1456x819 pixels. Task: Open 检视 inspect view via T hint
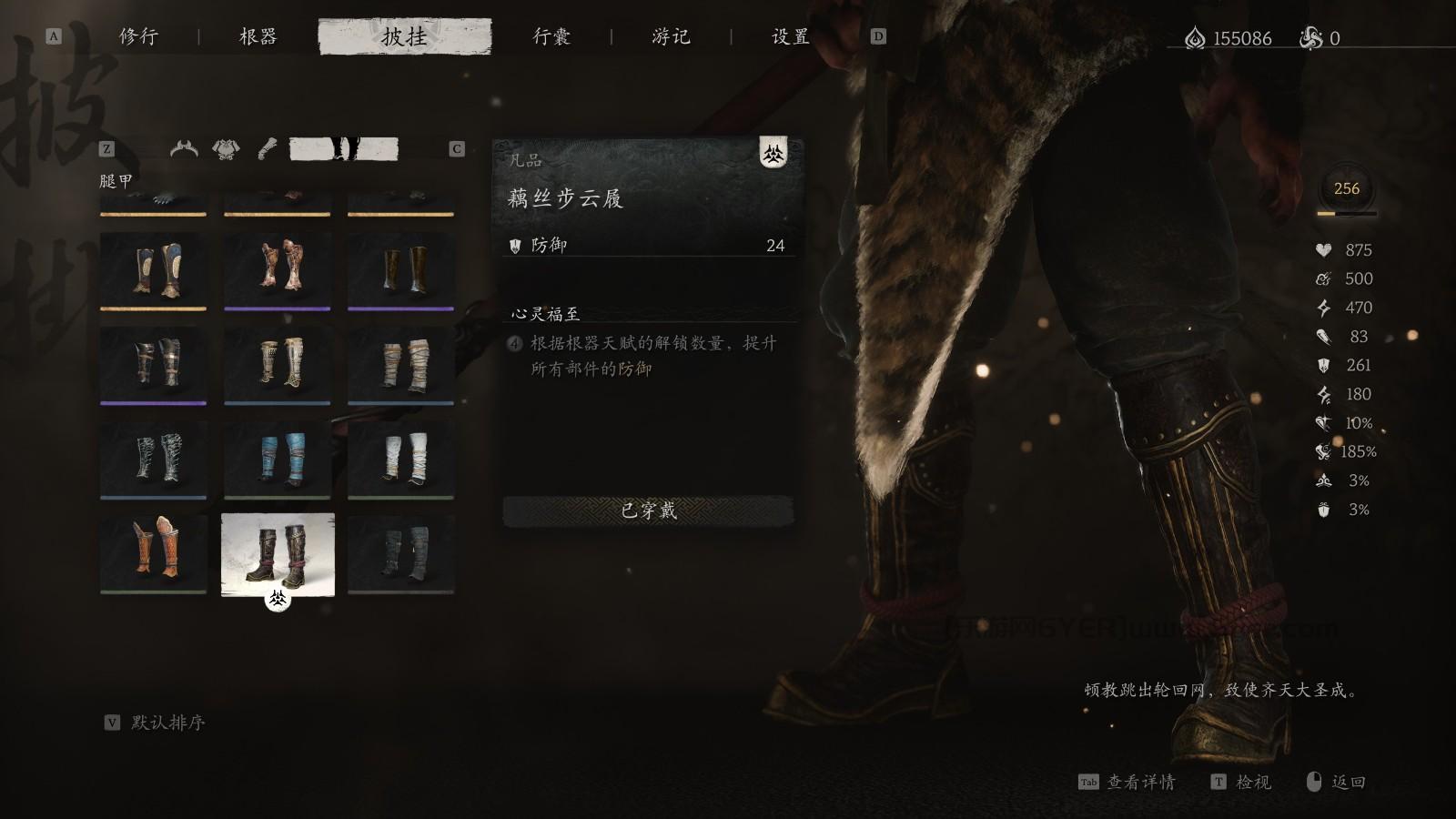pos(1253,783)
